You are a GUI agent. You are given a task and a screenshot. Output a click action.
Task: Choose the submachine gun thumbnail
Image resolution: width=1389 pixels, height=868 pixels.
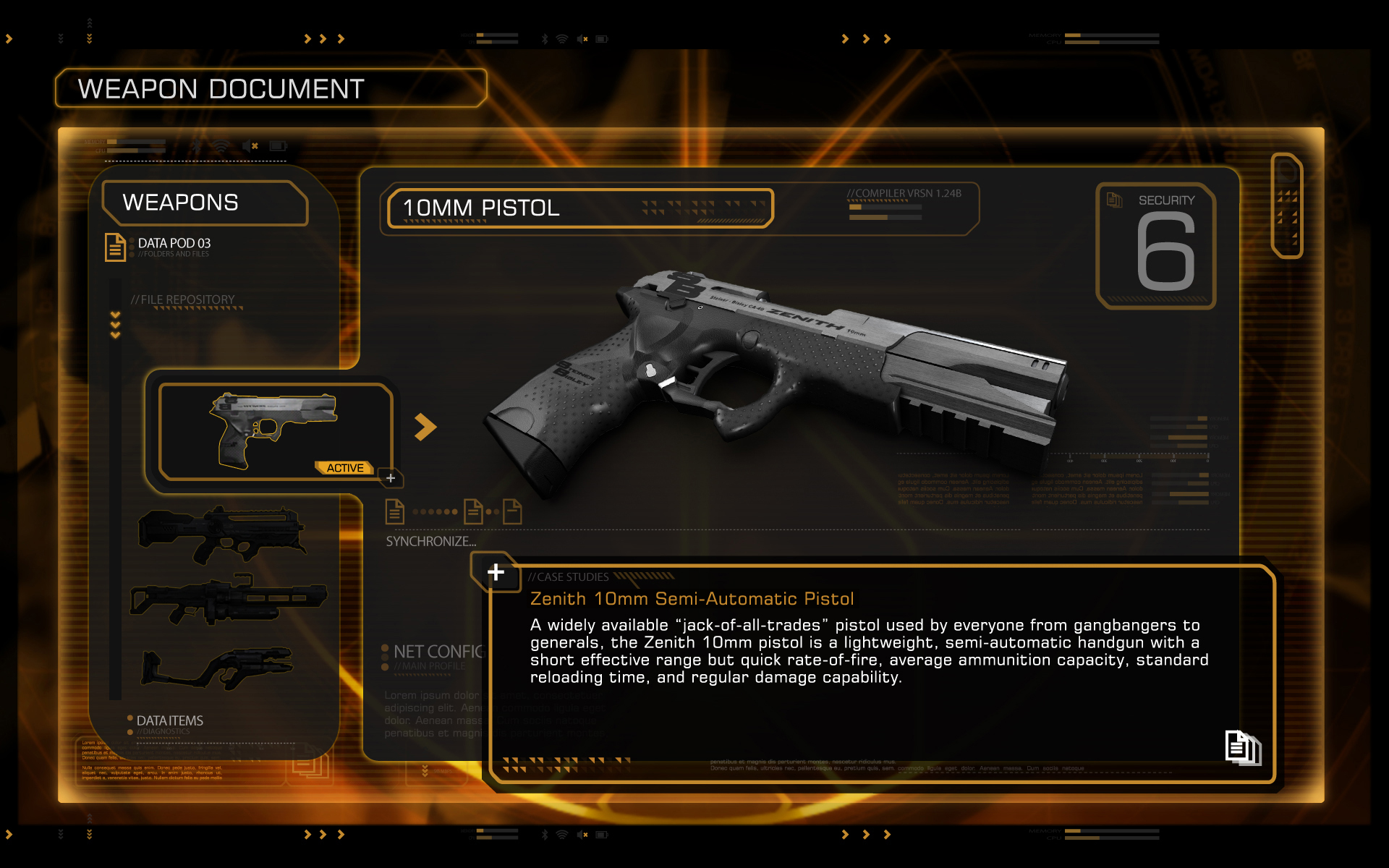223,534
